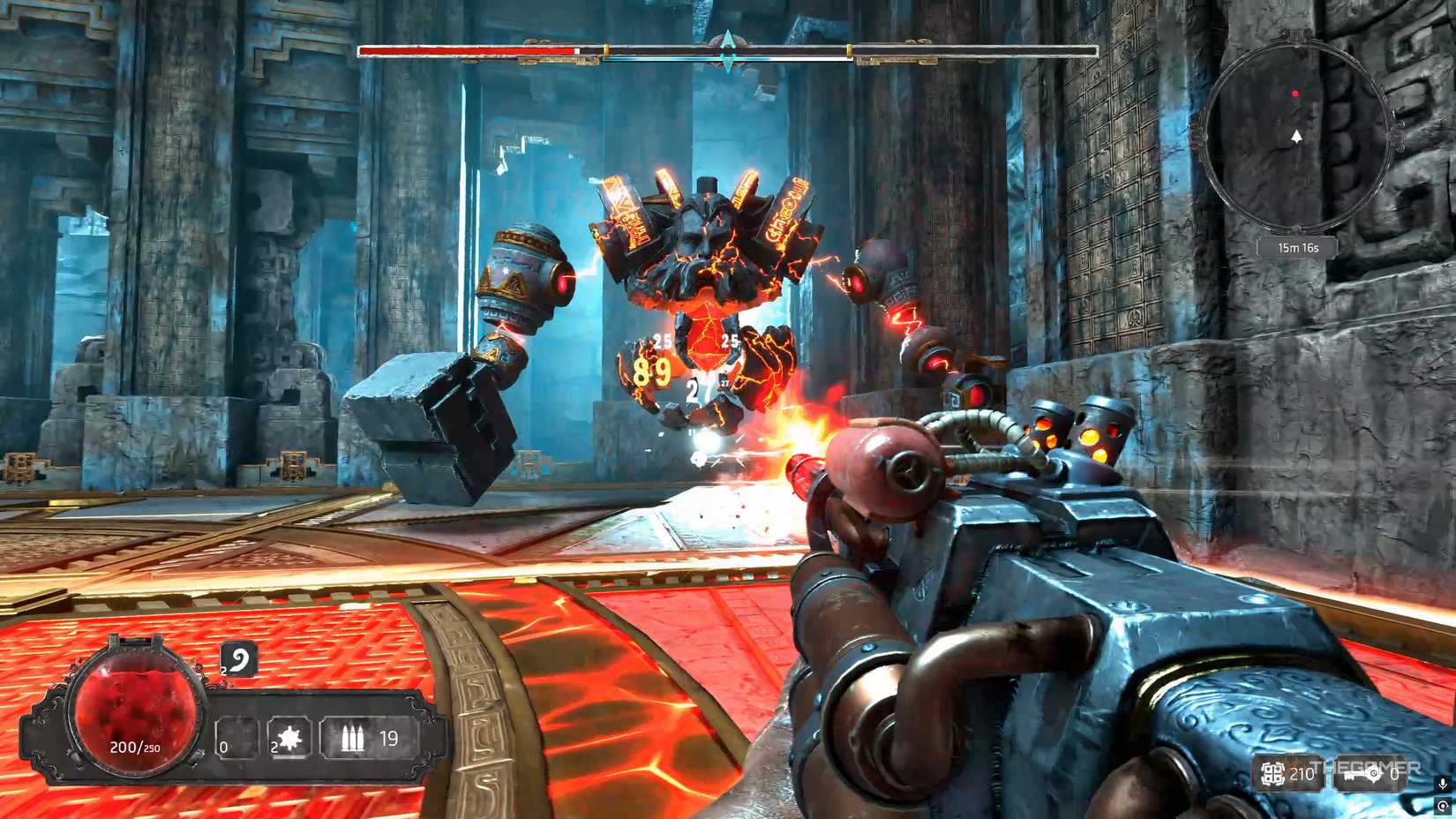The width and height of the screenshot is (1456, 819).
Task: Activate the white swirl ability icon
Action: click(240, 659)
